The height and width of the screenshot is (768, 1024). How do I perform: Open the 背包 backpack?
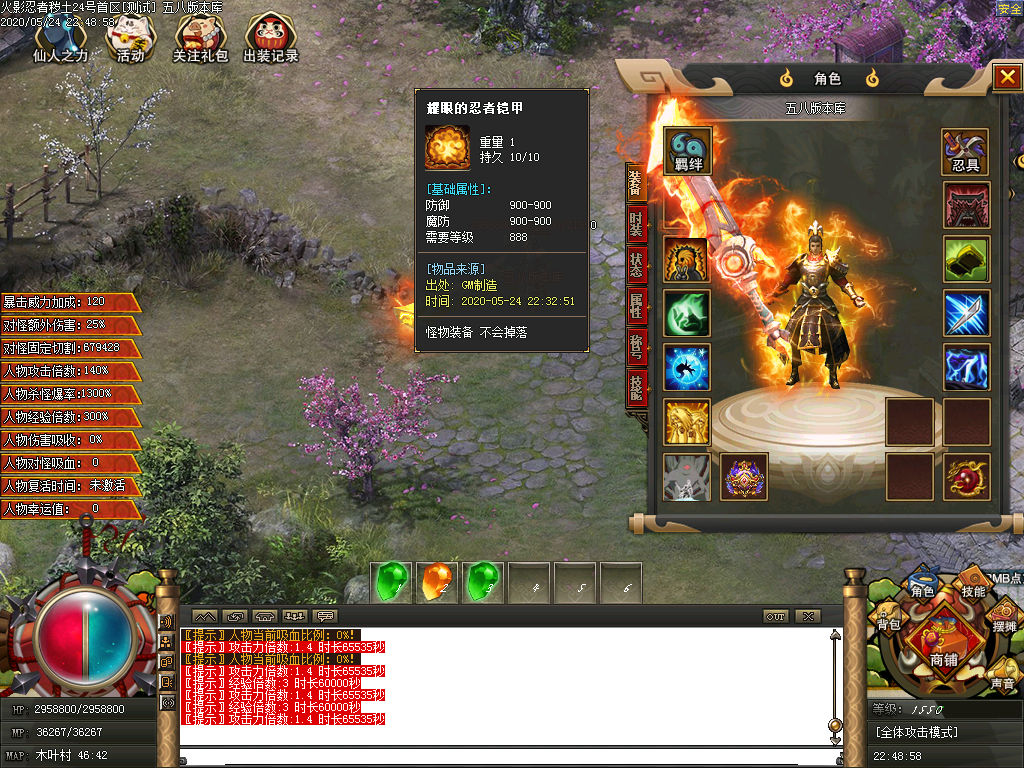(890, 624)
